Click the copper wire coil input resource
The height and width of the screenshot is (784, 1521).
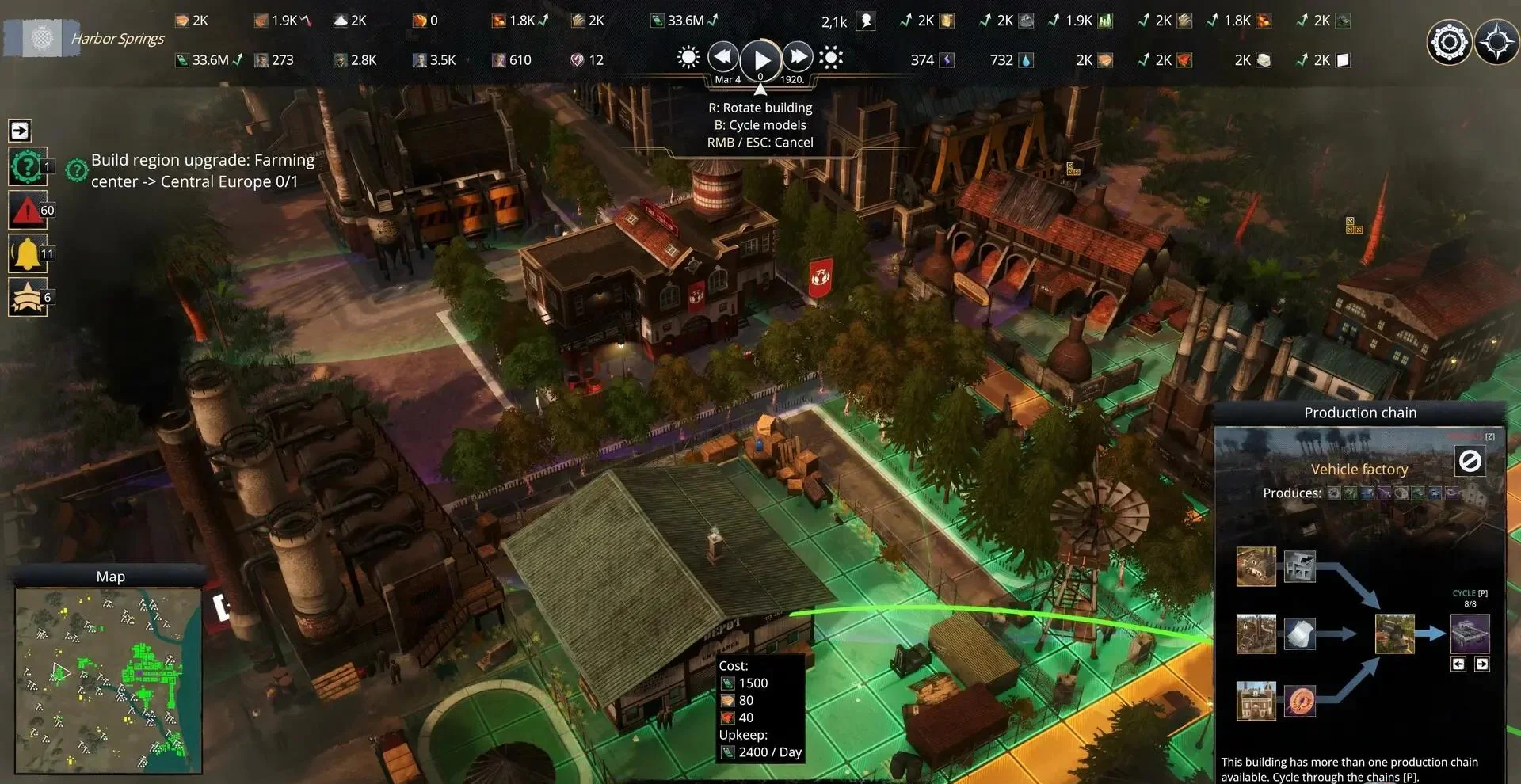[x=1299, y=701]
